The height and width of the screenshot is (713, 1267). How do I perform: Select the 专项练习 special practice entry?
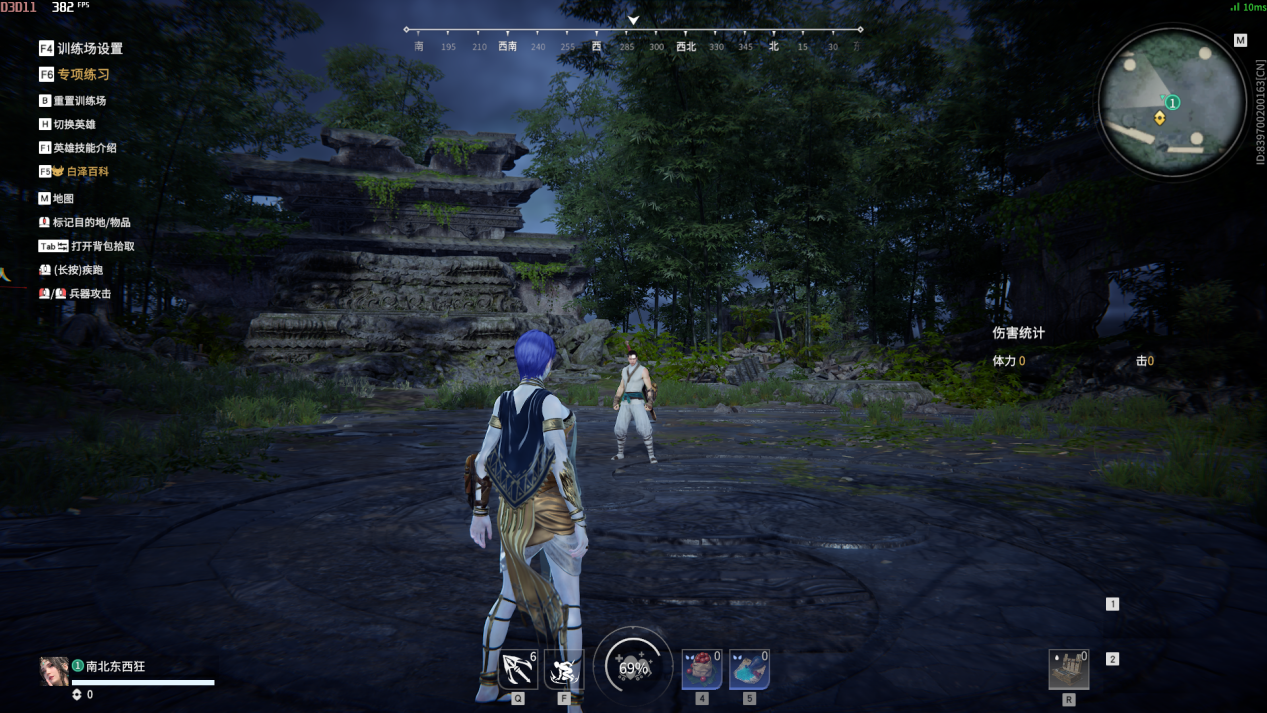(x=82, y=74)
